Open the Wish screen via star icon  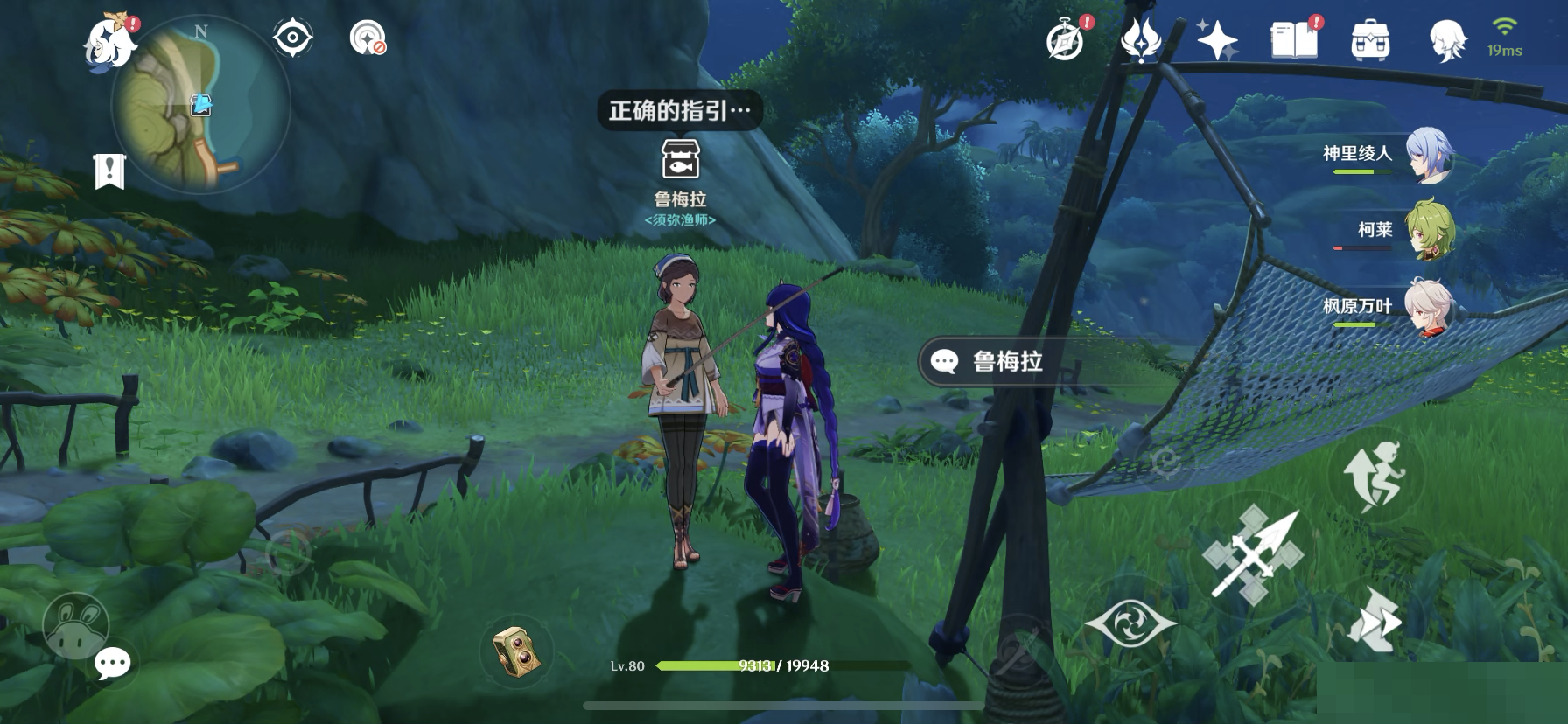tap(1216, 38)
